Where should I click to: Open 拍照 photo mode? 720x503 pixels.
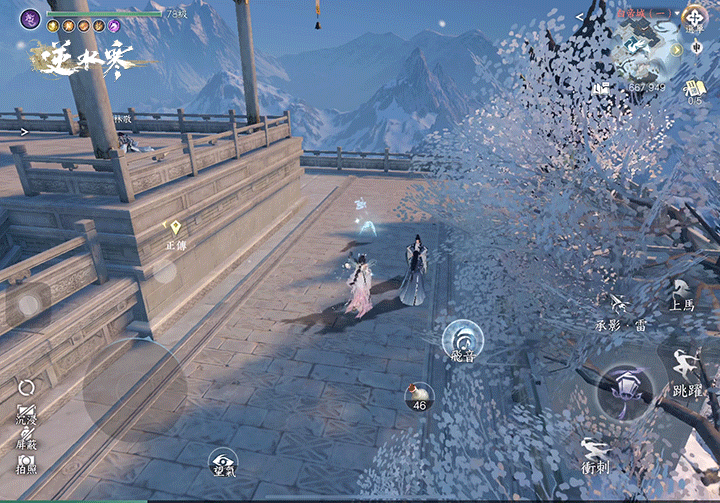click(27, 463)
